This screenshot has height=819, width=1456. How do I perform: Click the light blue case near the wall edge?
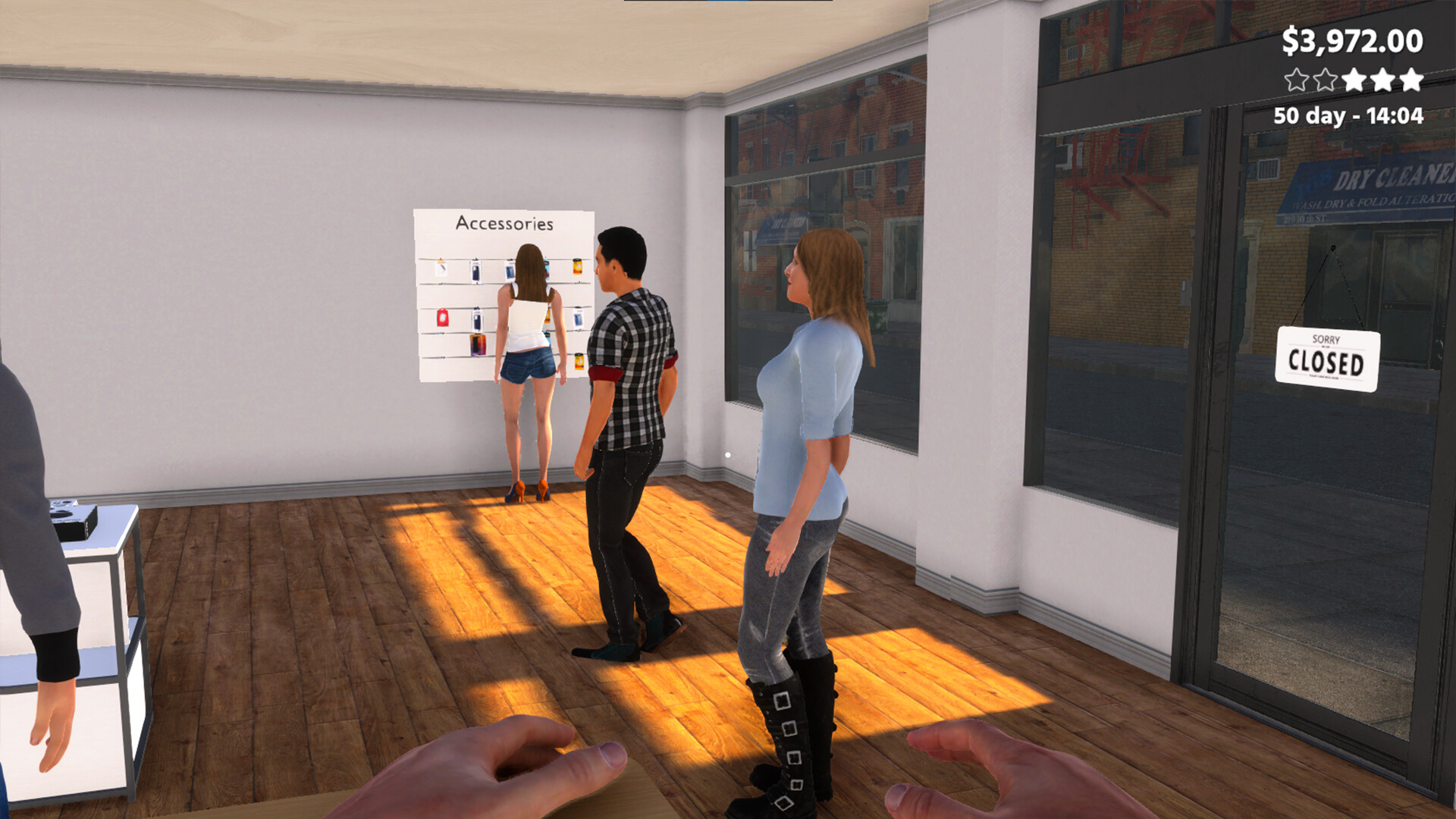coord(578,317)
